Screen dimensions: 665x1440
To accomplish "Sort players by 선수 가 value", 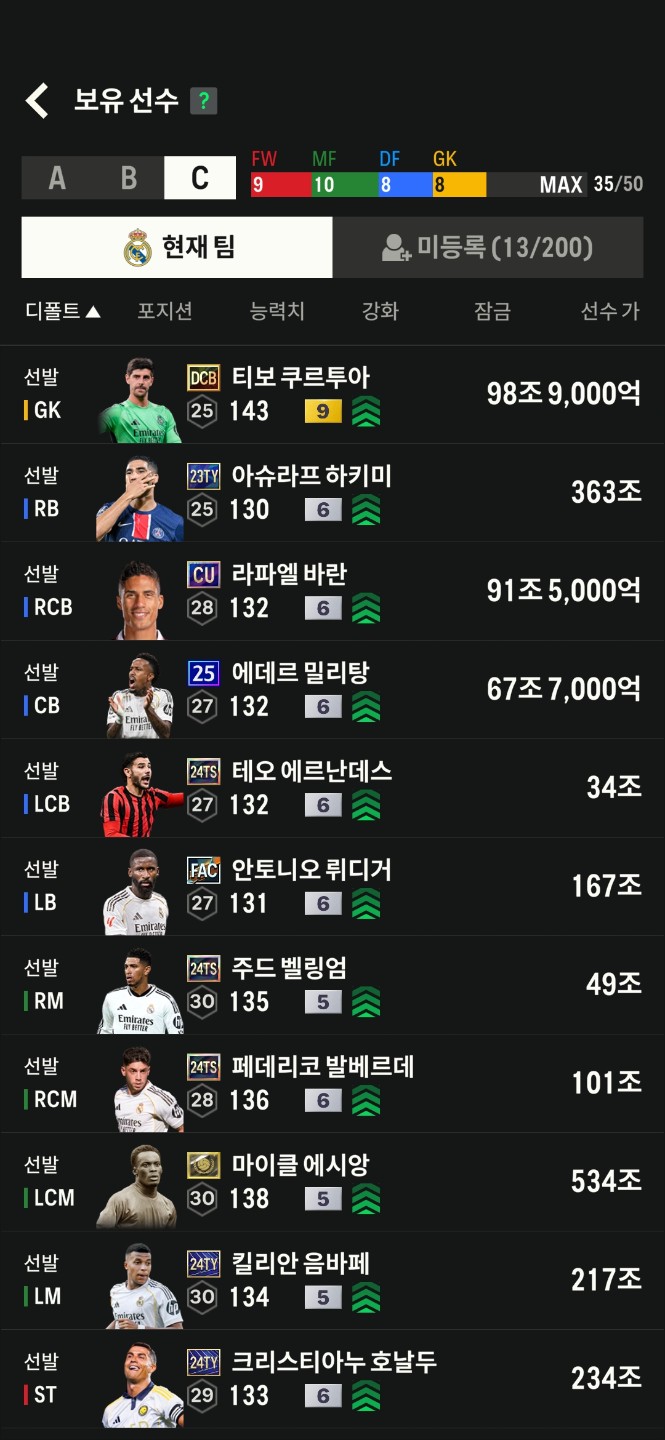I will (x=609, y=311).
